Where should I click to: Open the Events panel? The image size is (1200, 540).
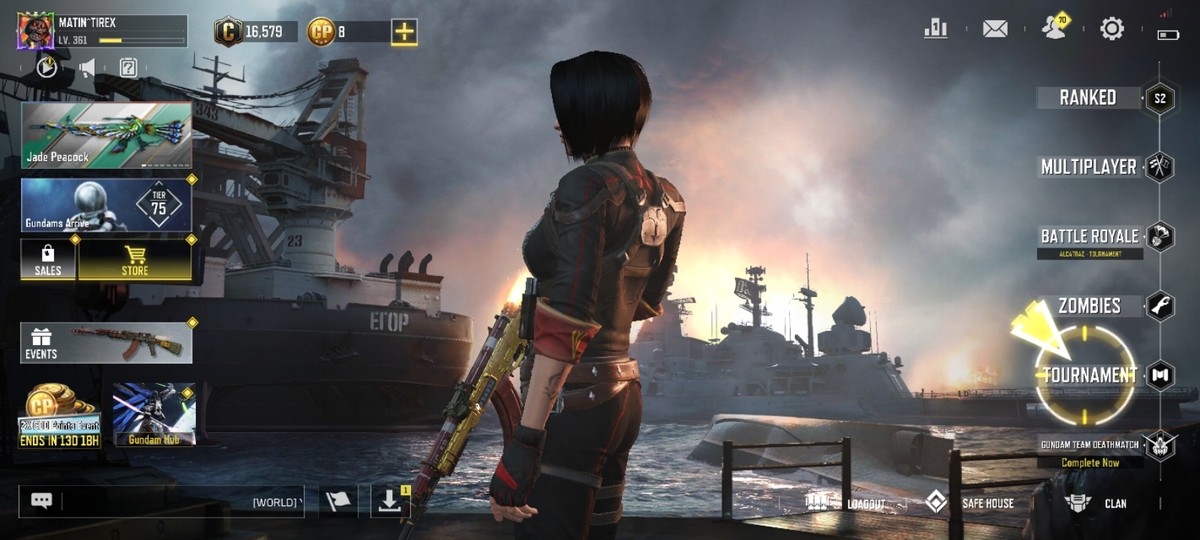coord(106,343)
